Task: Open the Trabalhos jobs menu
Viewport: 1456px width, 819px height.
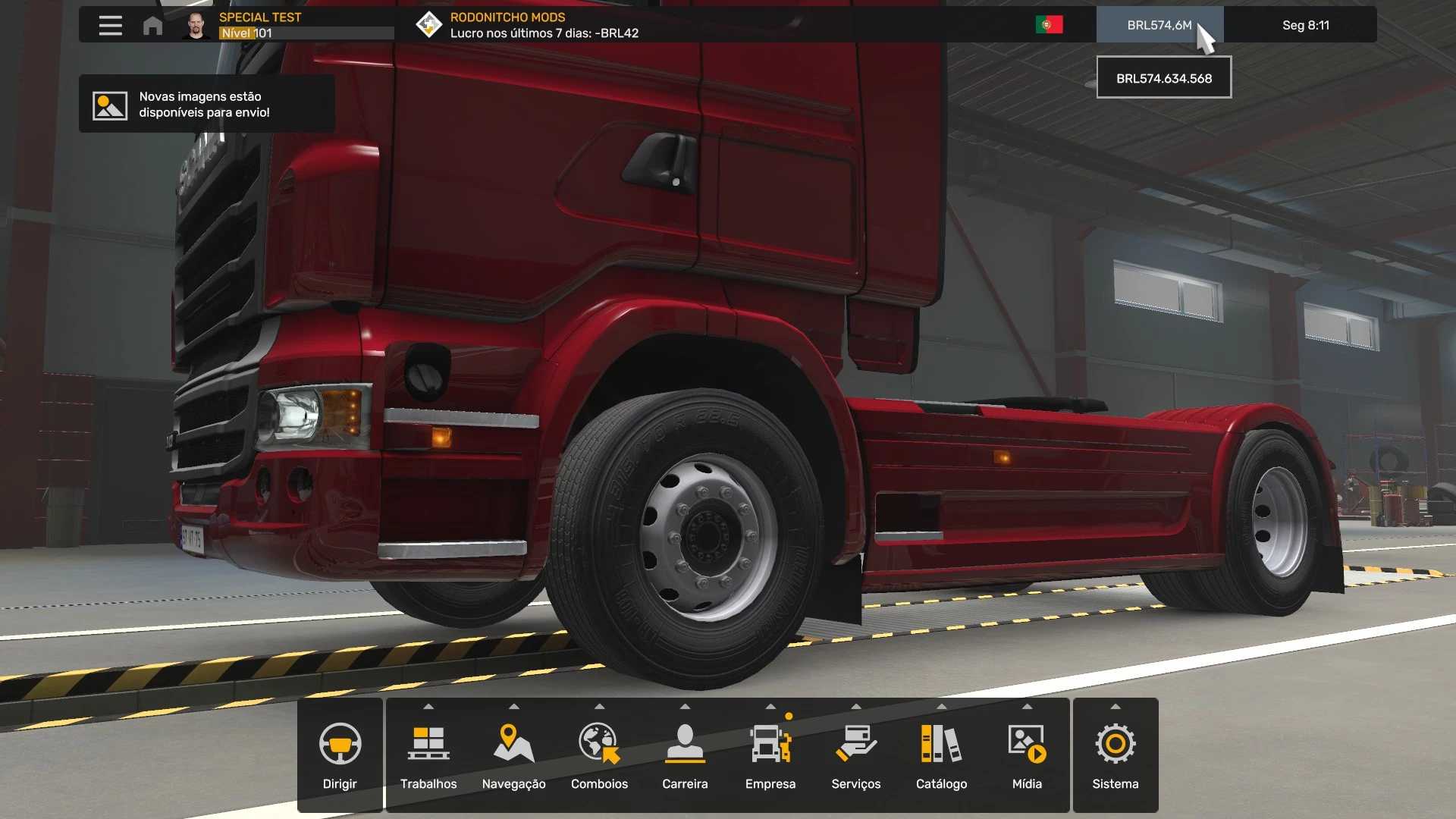Action: coord(428,755)
